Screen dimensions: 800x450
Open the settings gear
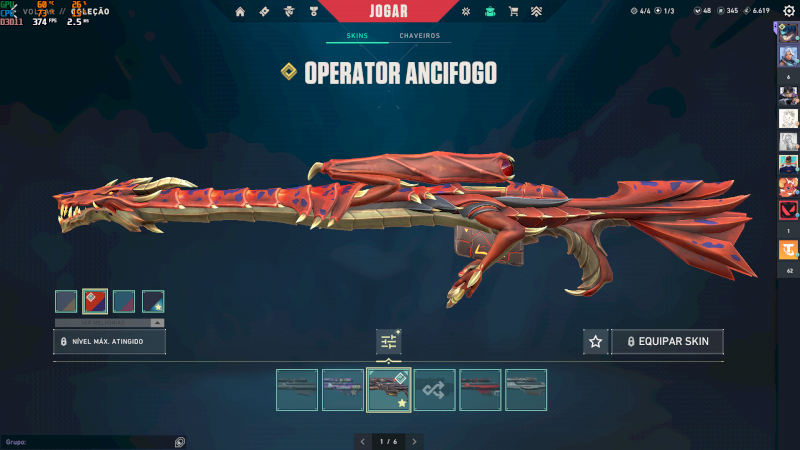coord(788,11)
